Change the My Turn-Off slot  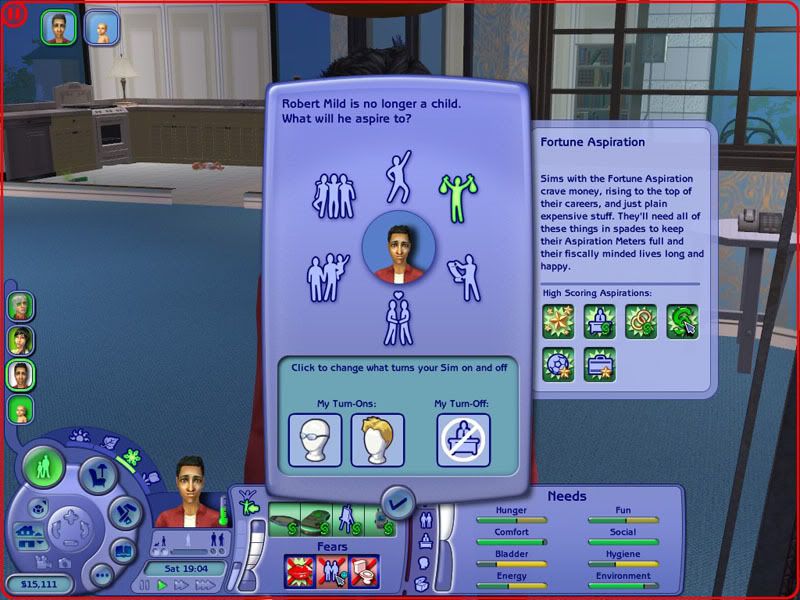(463, 440)
